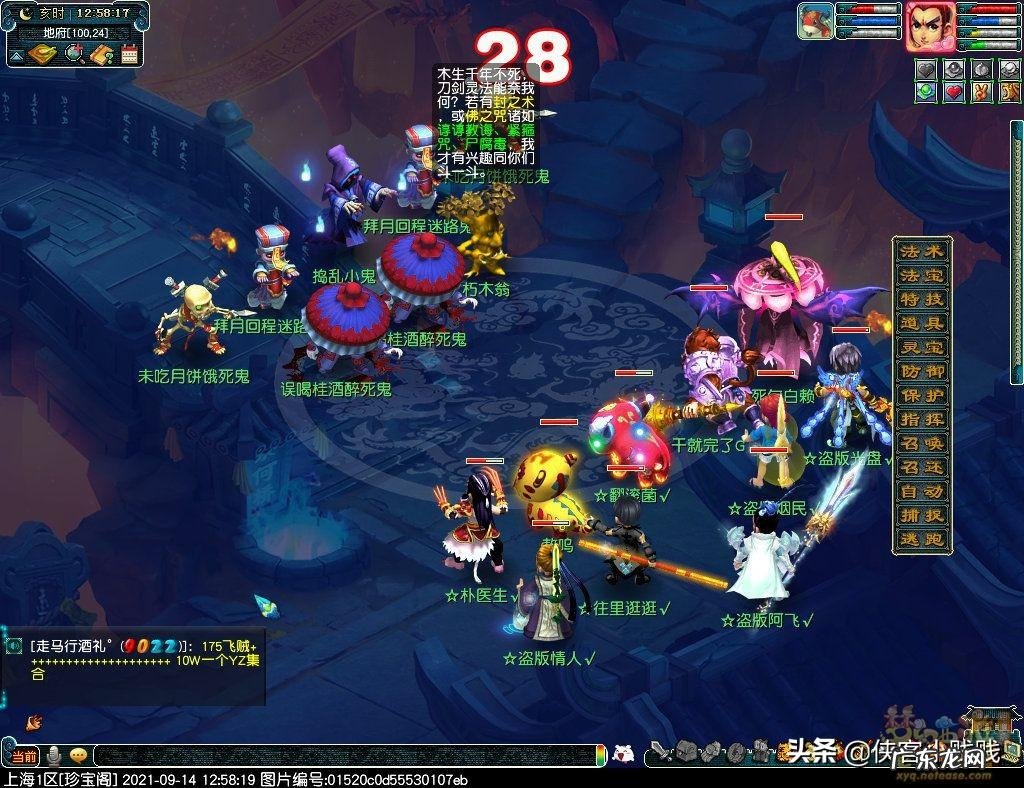This screenshot has width=1024, height=788.
Task: Select the 捕捉 capture command
Action: coord(921,516)
